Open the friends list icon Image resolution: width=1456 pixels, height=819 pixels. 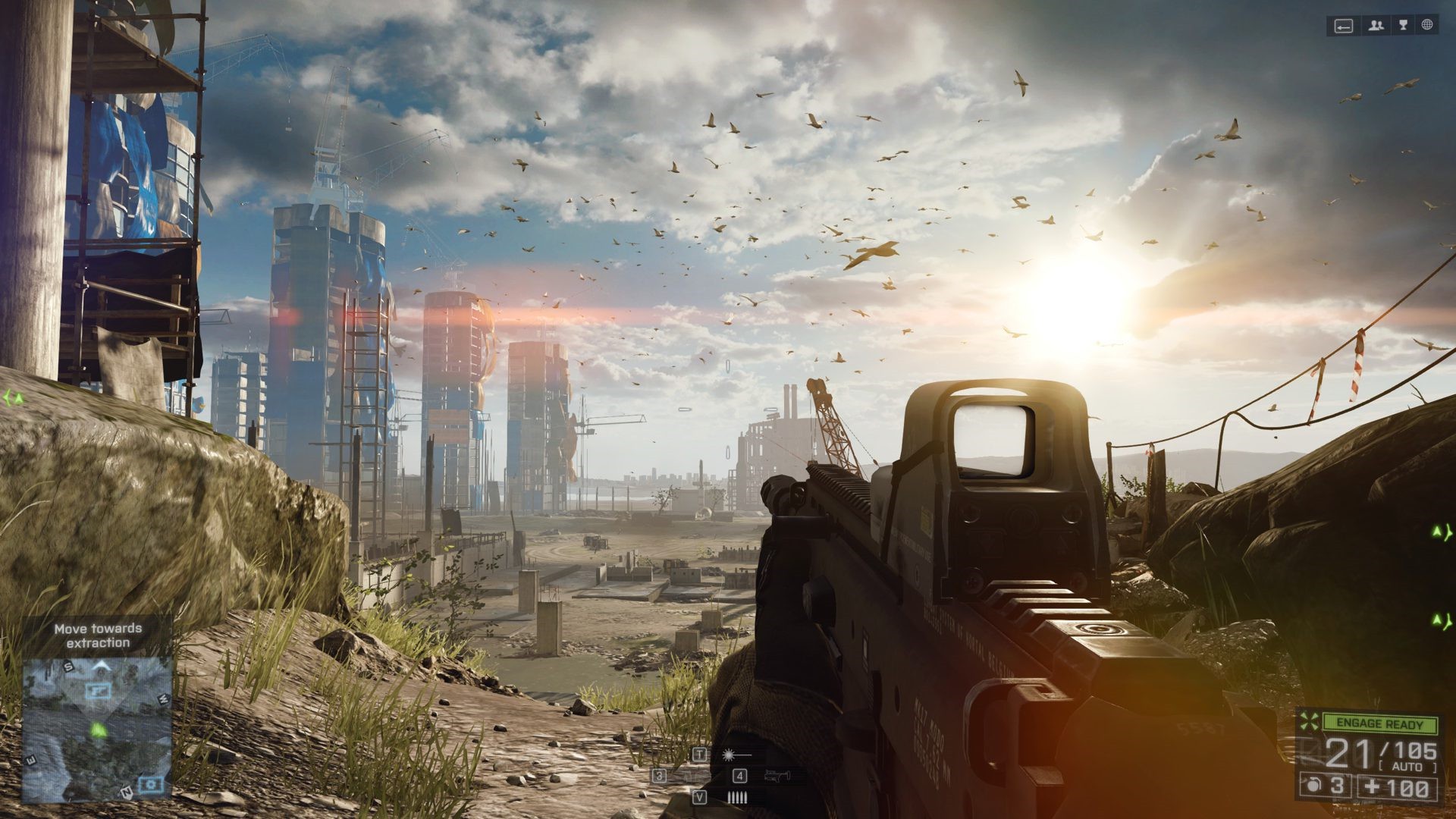(x=1376, y=26)
